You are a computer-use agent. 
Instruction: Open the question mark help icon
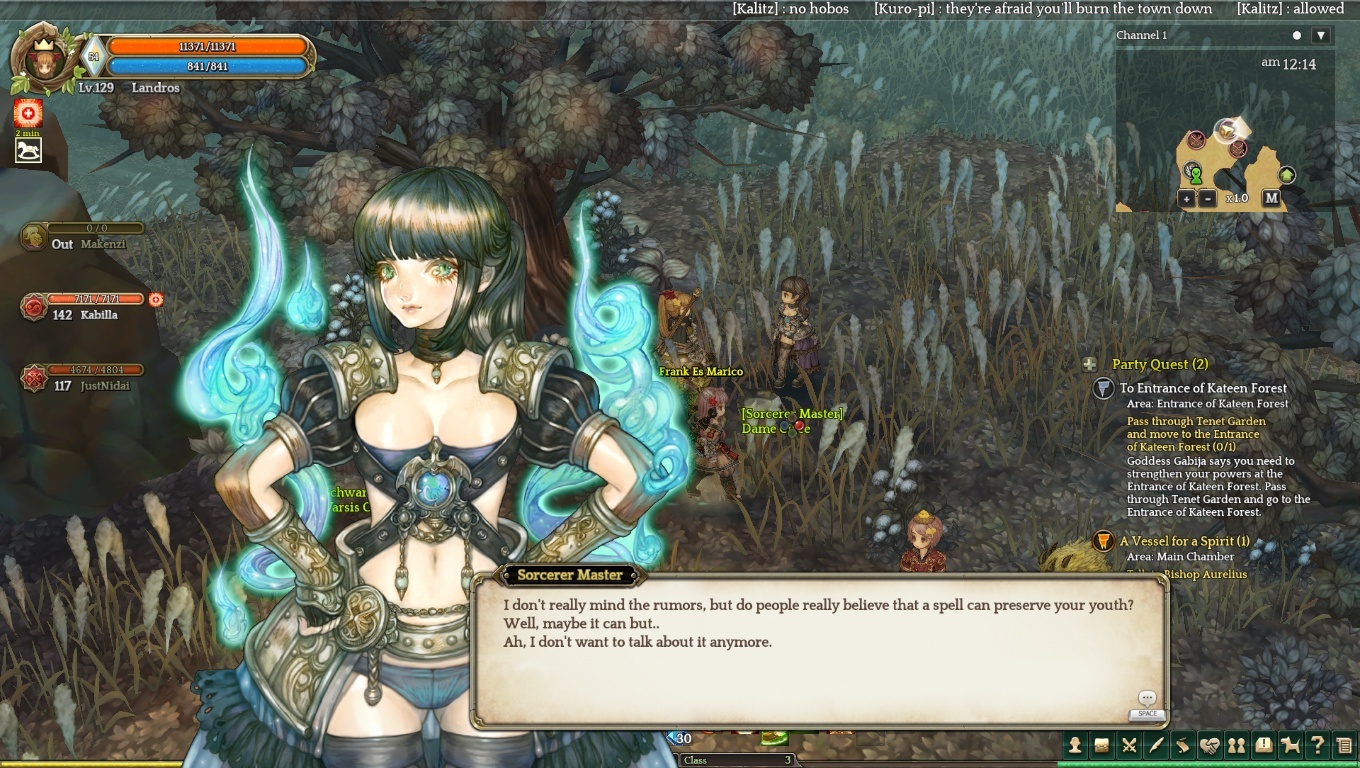(x=1318, y=745)
